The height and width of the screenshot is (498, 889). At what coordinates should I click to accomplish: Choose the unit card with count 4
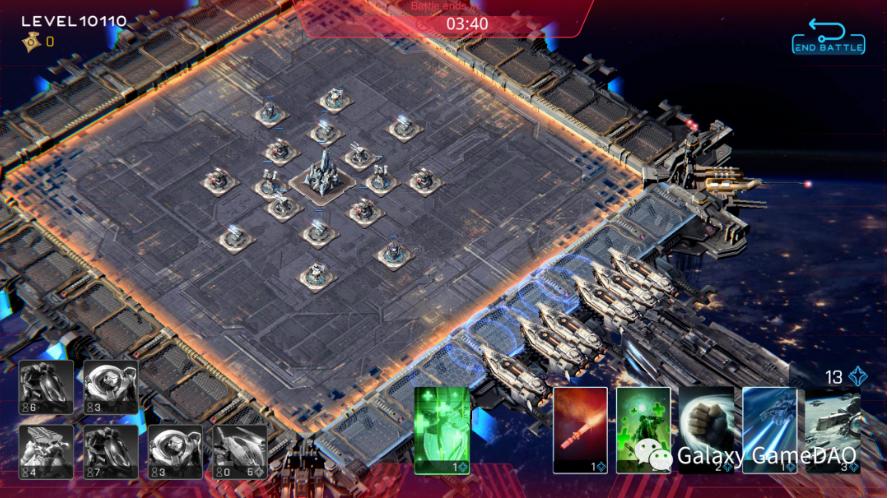click(x=46, y=451)
